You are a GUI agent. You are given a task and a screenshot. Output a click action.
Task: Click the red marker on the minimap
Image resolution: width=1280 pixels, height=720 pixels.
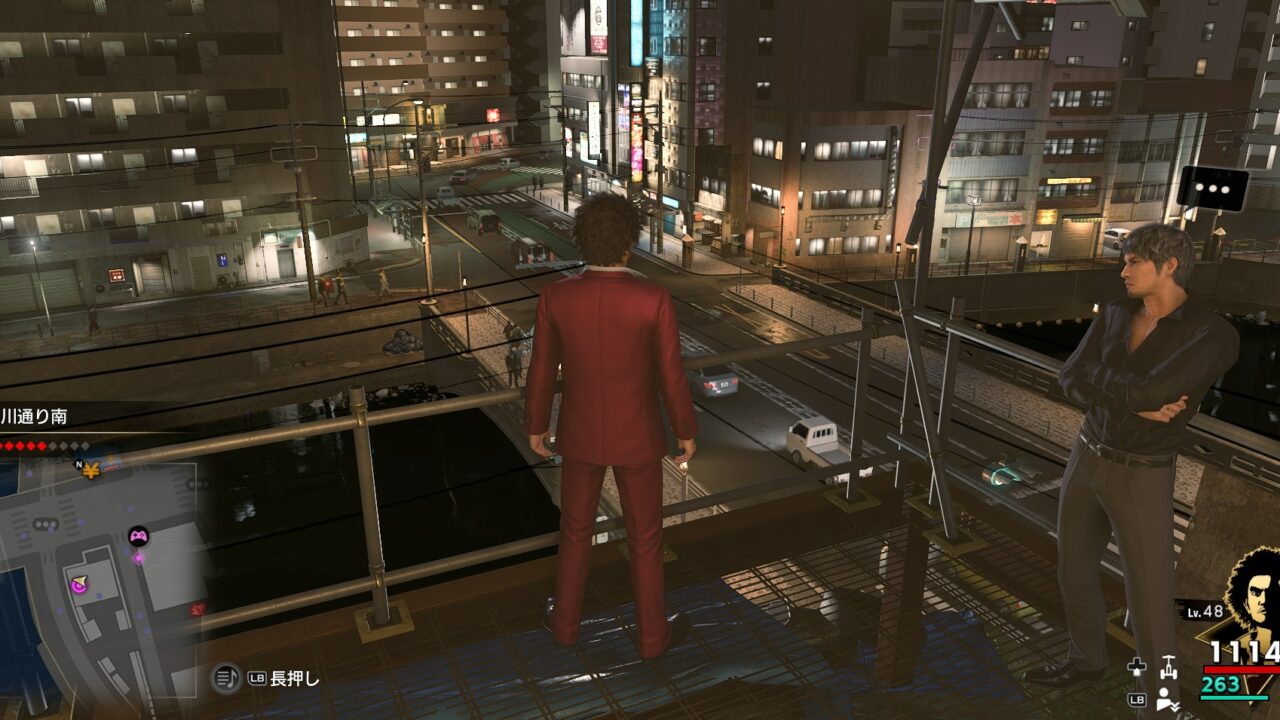pyautogui.click(x=197, y=608)
